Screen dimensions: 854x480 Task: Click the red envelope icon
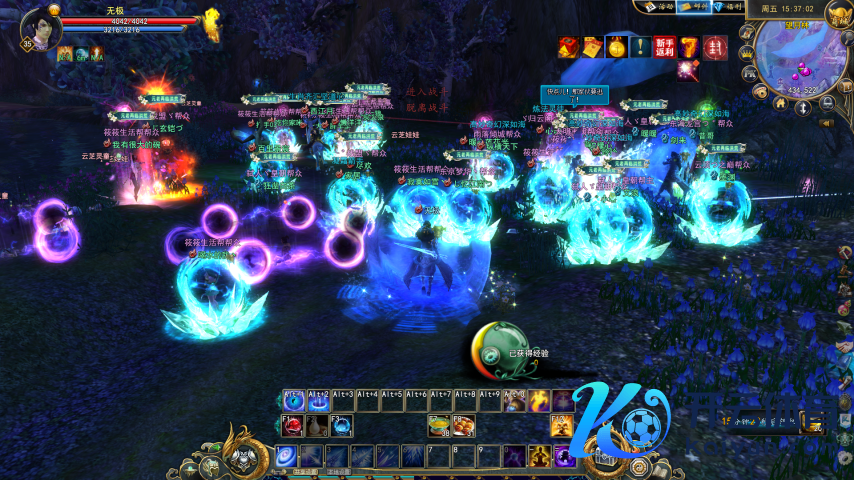tap(714, 46)
